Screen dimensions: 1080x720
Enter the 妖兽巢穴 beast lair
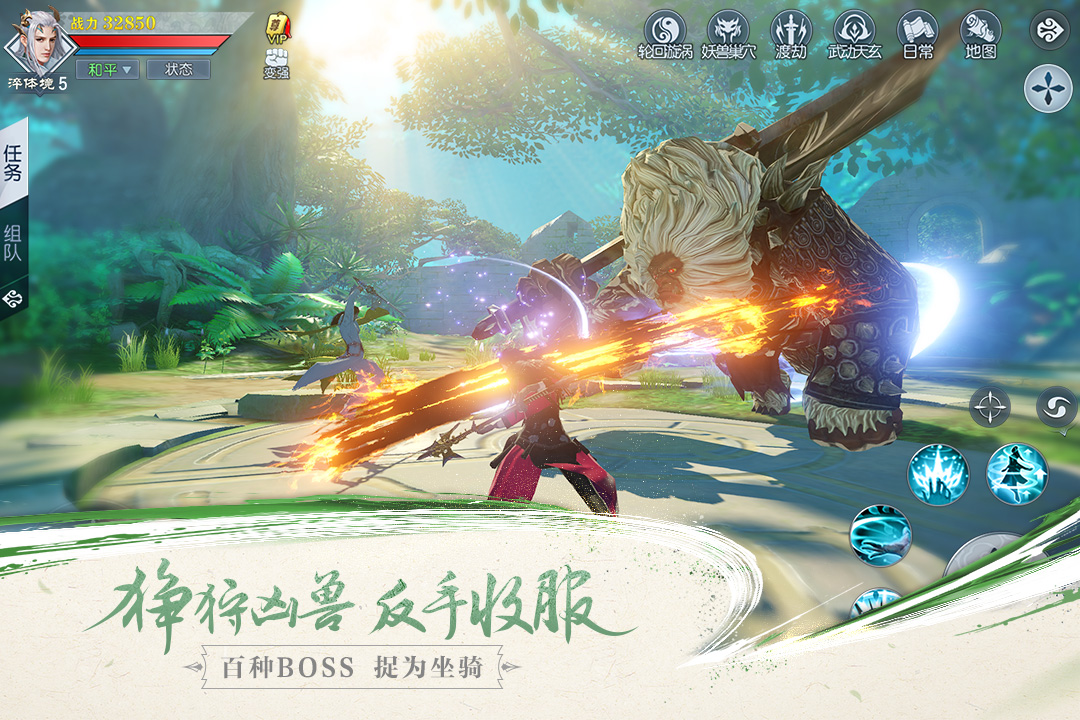coord(728,34)
